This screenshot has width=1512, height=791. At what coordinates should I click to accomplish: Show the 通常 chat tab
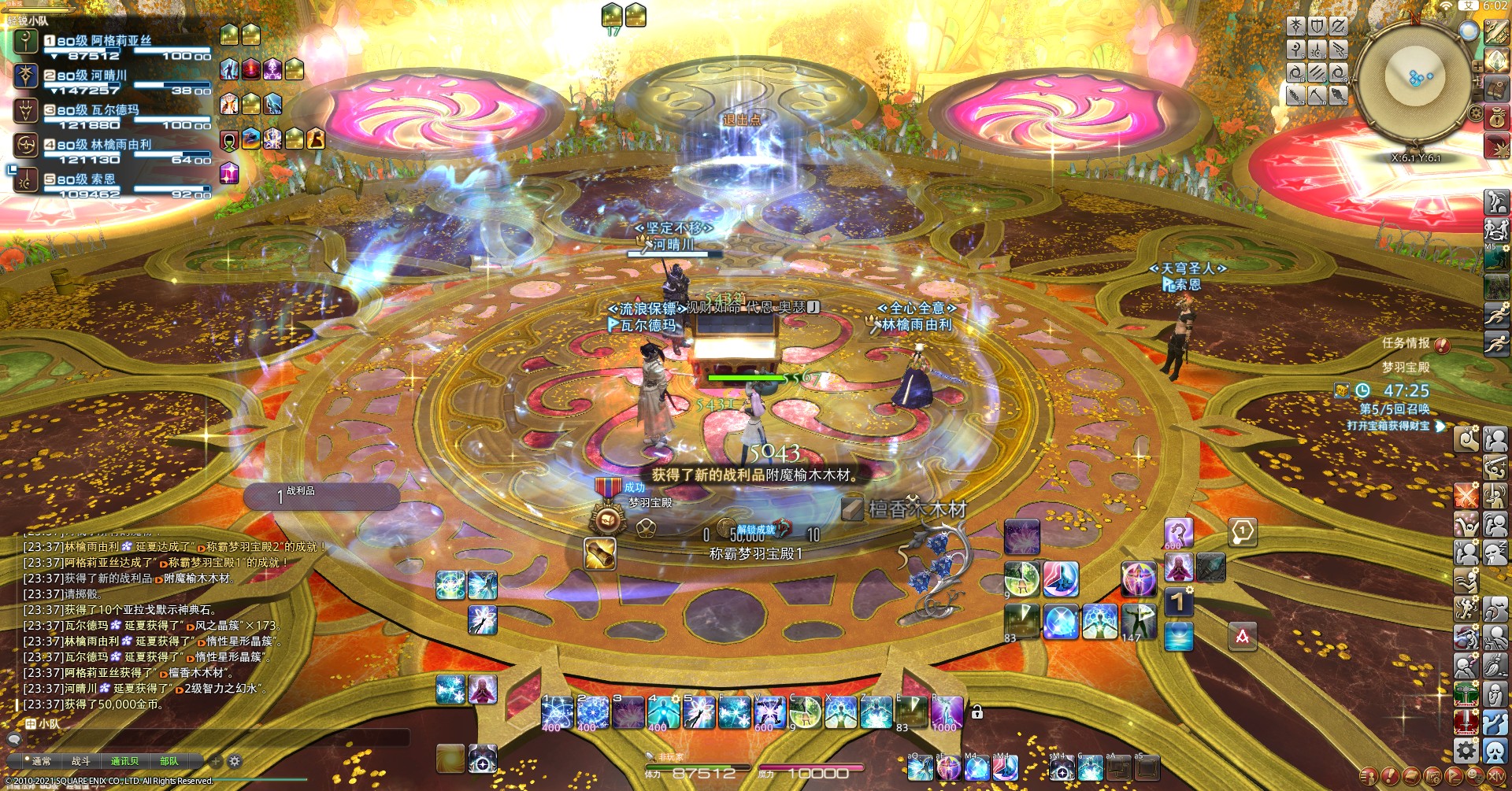pyautogui.click(x=41, y=761)
